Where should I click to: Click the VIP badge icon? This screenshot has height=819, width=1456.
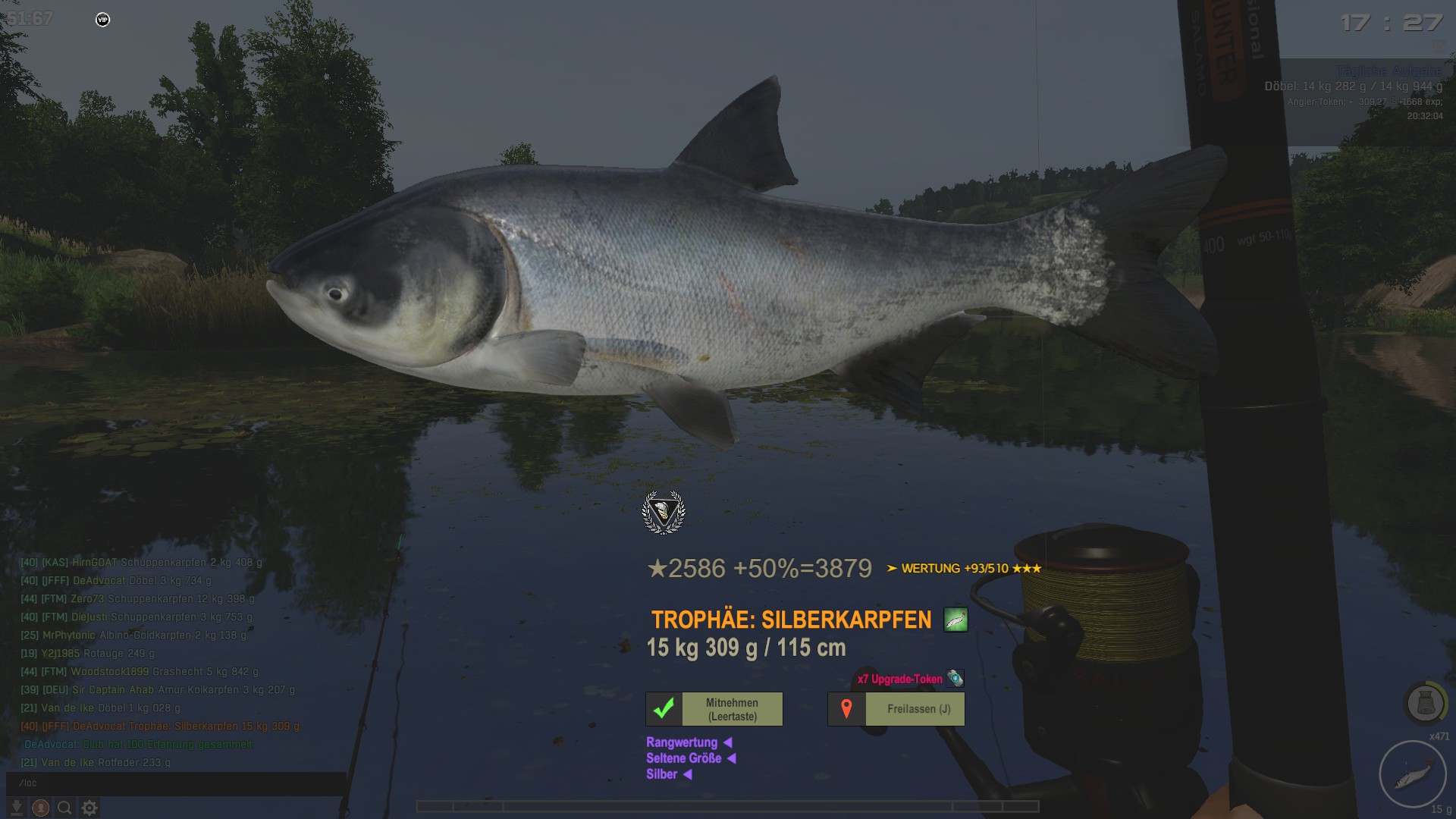click(x=103, y=20)
